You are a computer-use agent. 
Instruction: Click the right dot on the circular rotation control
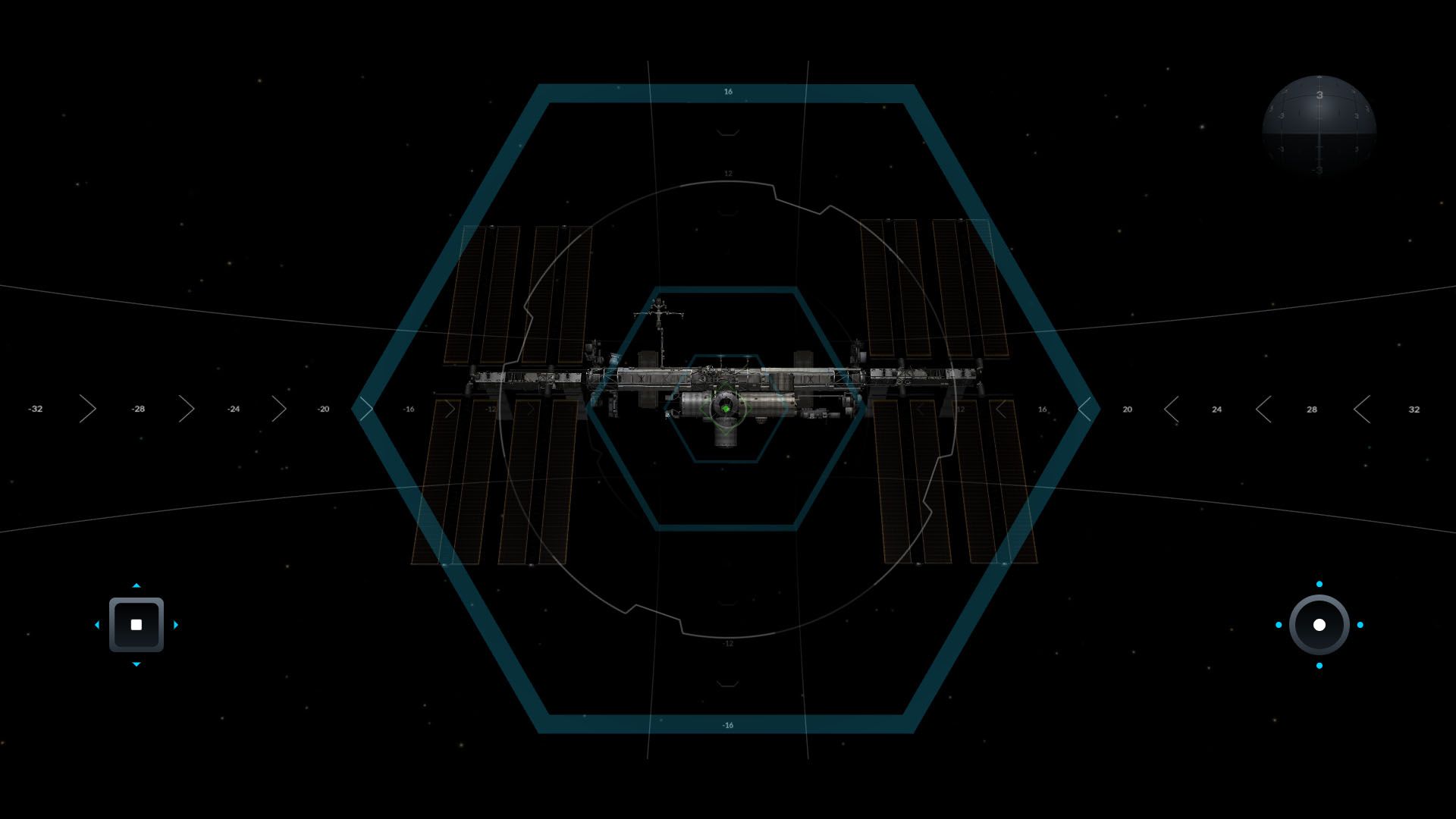pos(1360,625)
